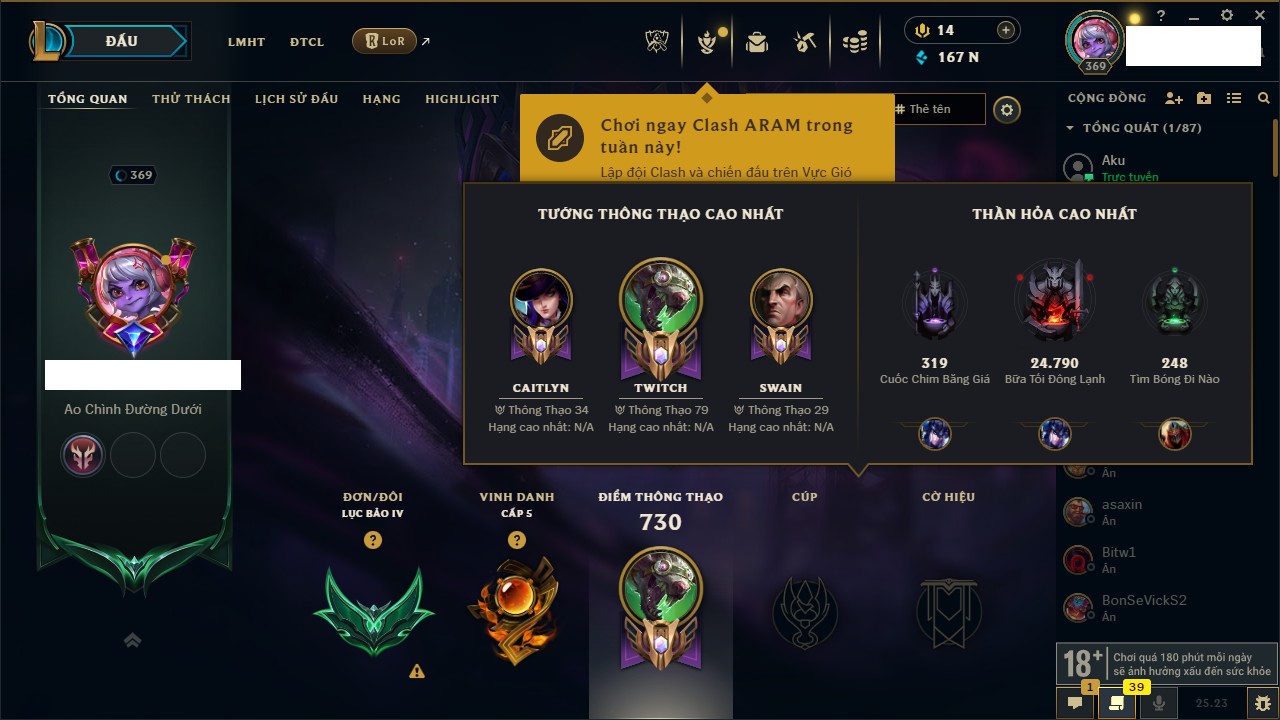Launch the LoR game link
The width and height of the screenshot is (1280, 720).
coord(385,42)
